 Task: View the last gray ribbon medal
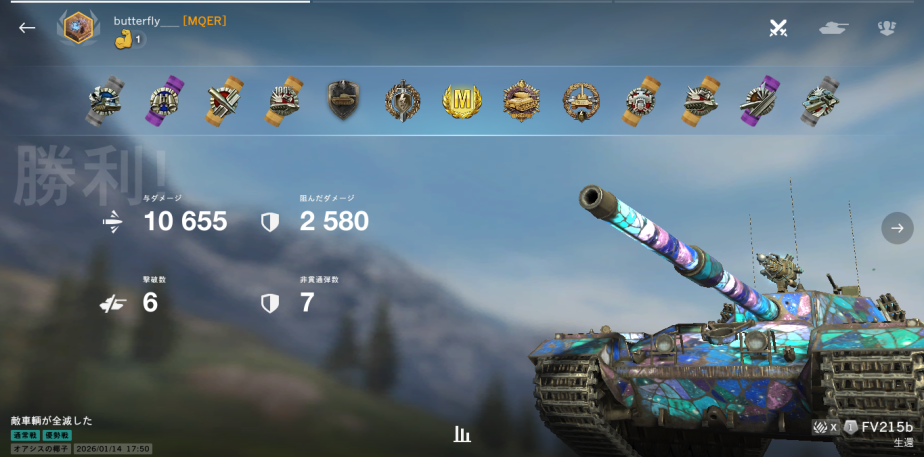click(x=819, y=100)
